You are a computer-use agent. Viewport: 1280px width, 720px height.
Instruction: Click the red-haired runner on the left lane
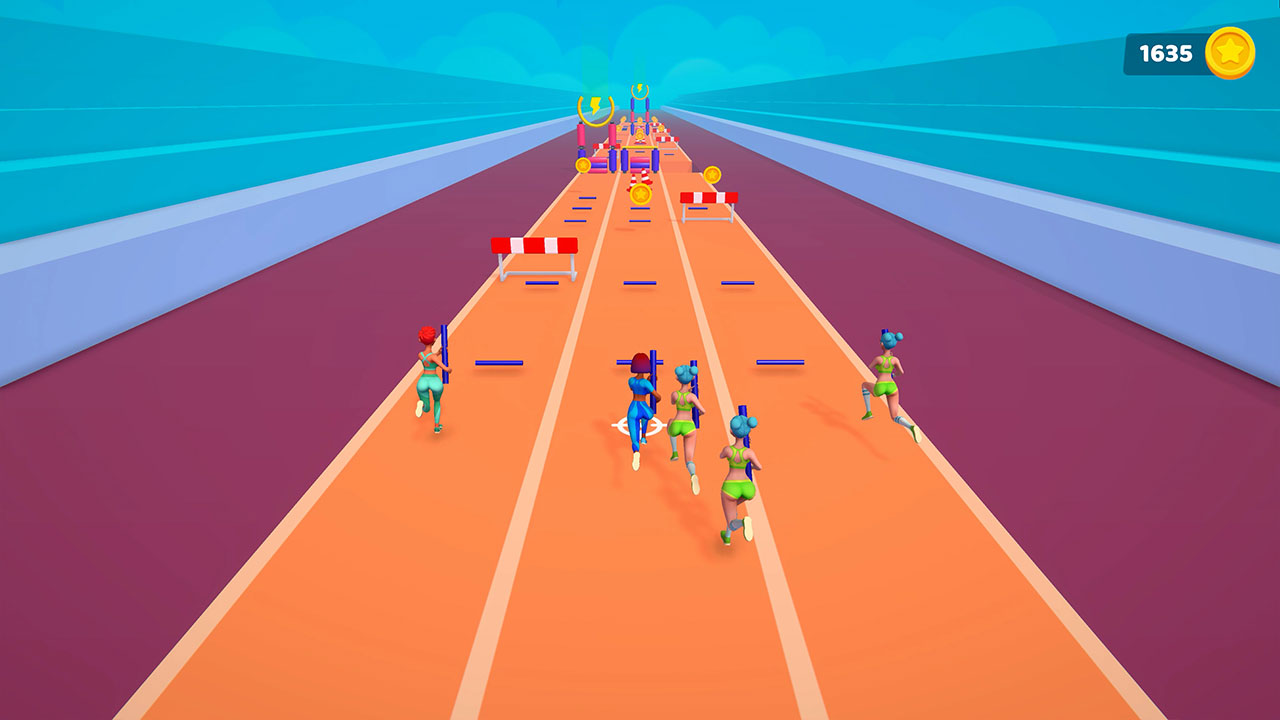click(432, 377)
